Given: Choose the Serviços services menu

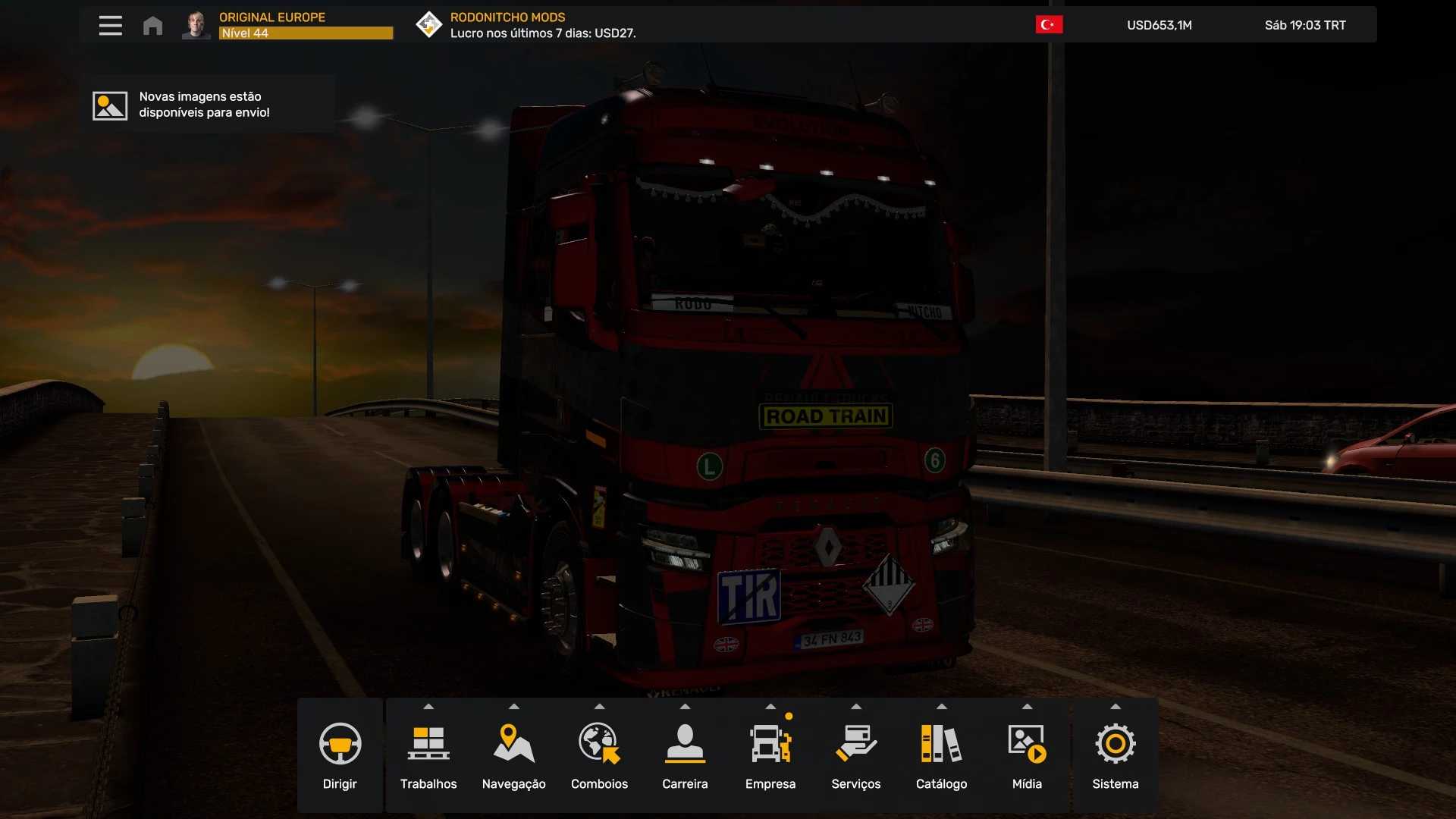Looking at the screenshot, I should (855, 755).
